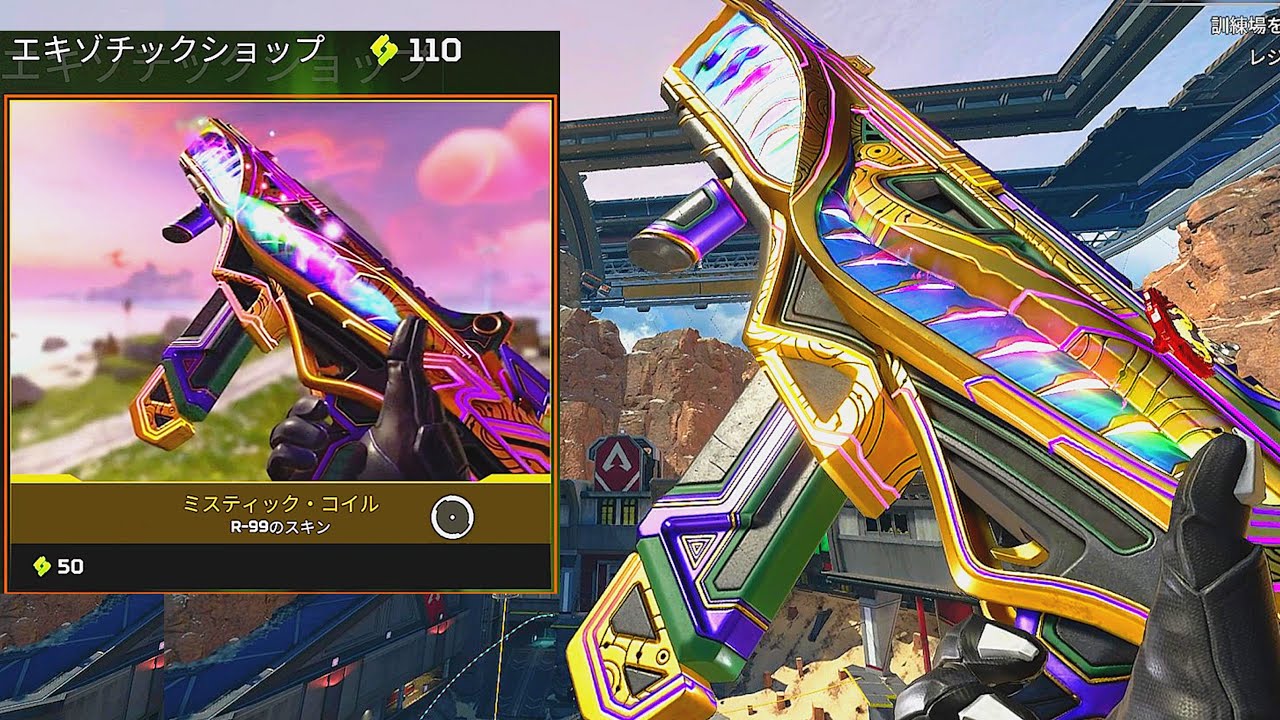This screenshot has width=1280, height=720.
Task: Select the lightning icon next to the 50 price
Action: tap(40, 563)
